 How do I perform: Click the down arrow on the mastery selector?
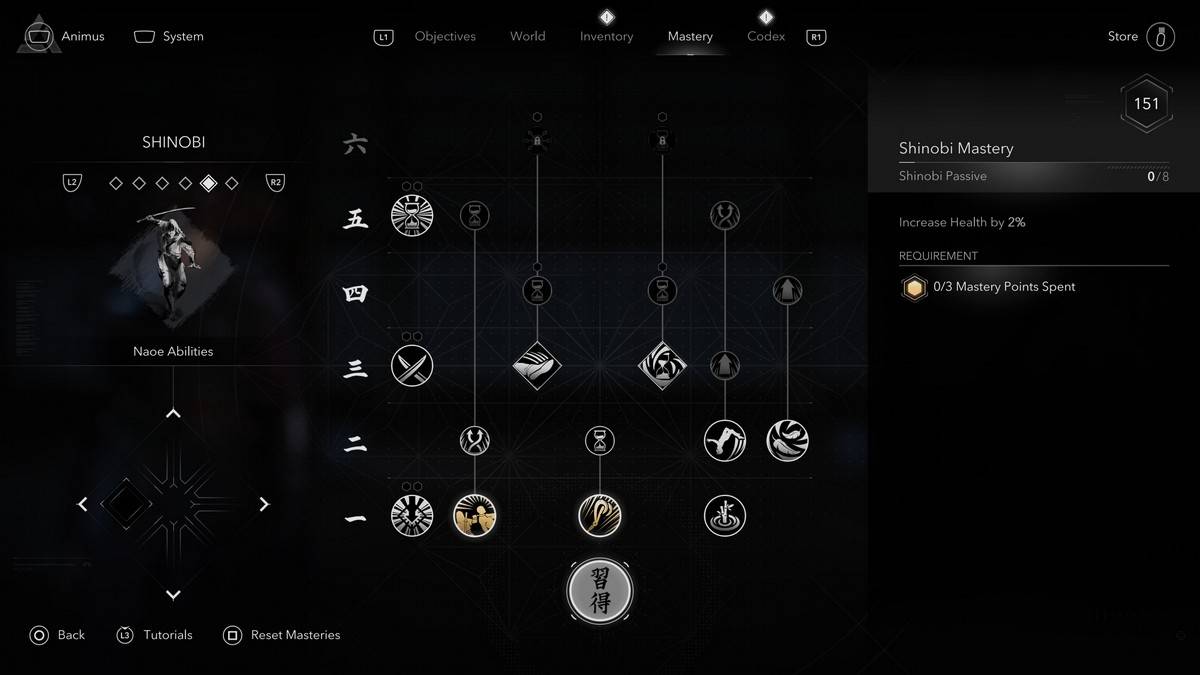point(173,595)
